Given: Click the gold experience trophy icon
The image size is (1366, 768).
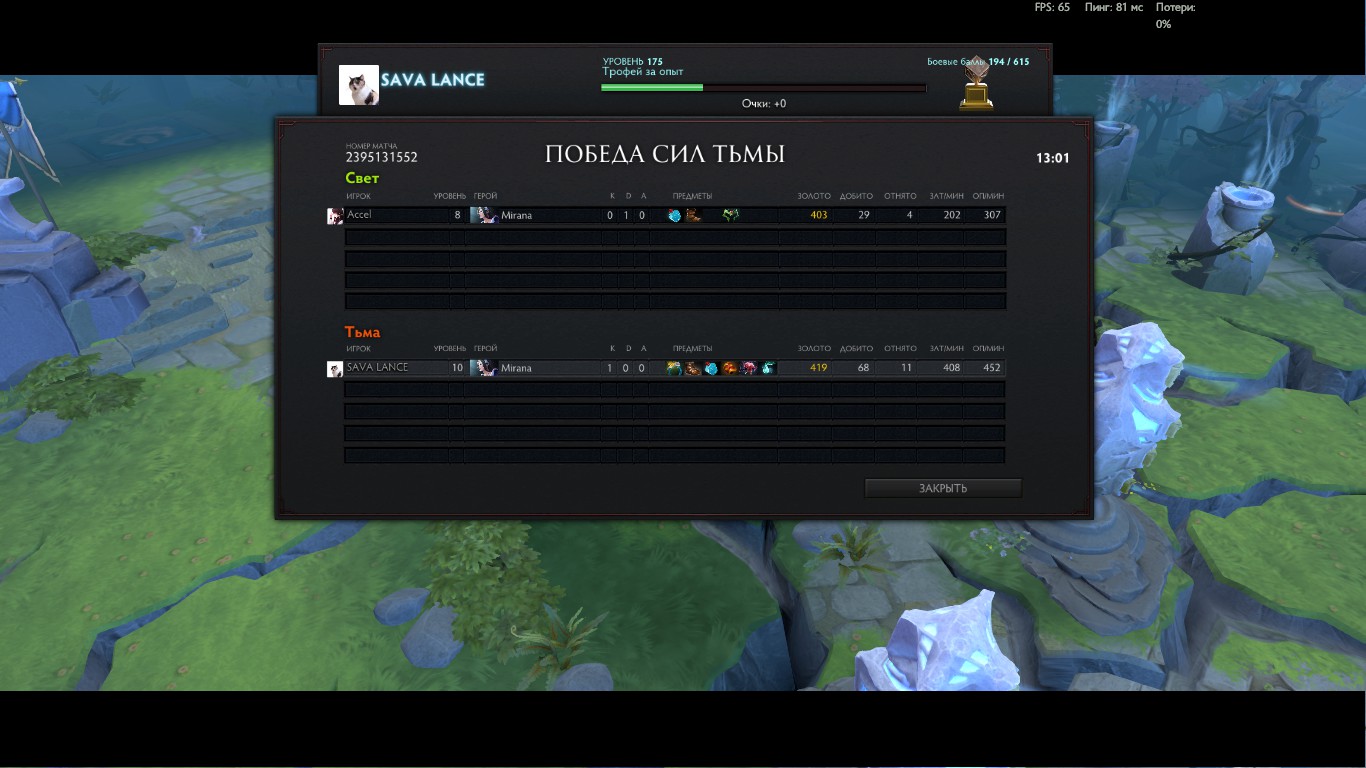Looking at the screenshot, I should pos(976,84).
